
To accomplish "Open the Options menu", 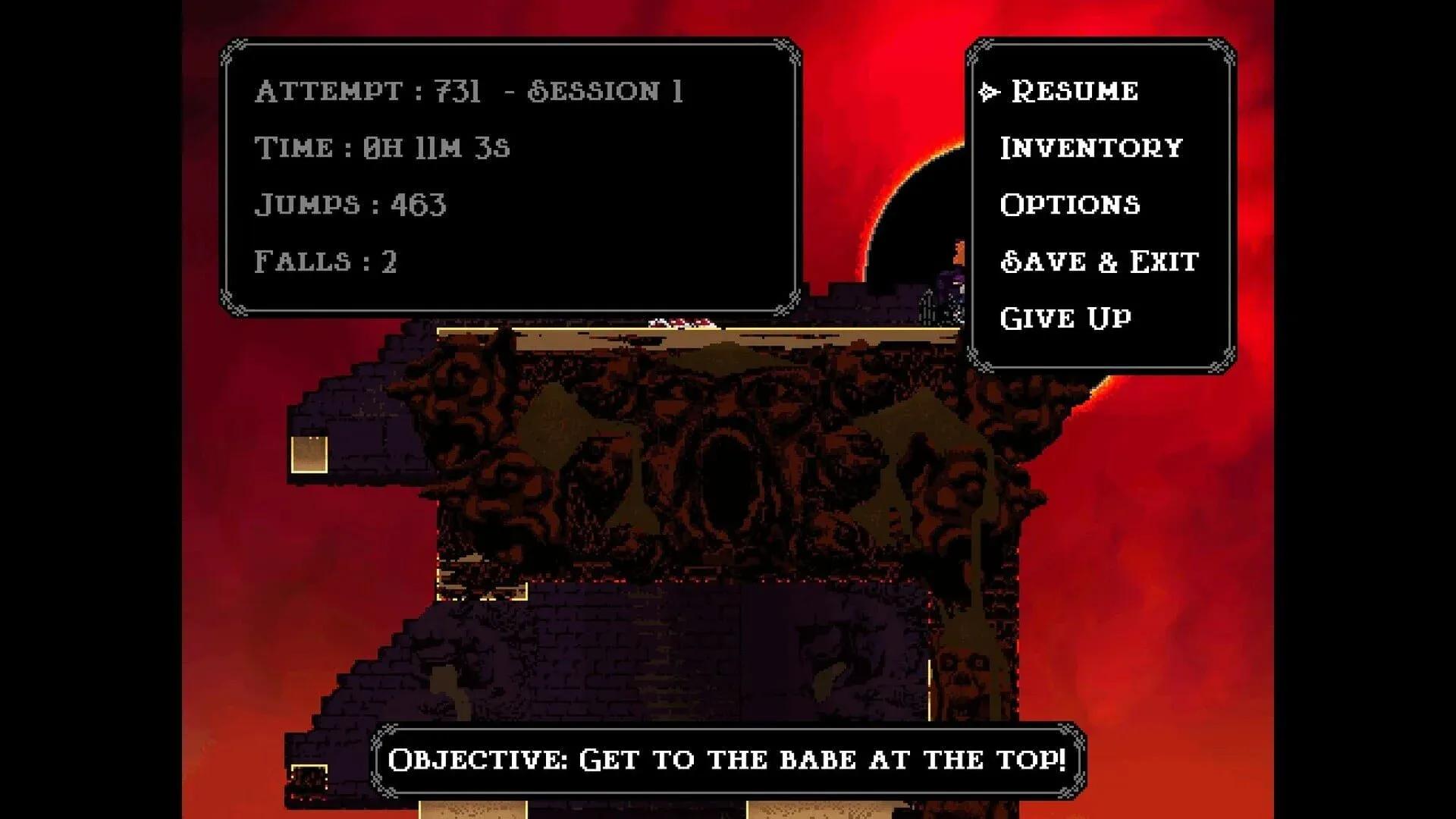I will pyautogui.click(x=1069, y=204).
